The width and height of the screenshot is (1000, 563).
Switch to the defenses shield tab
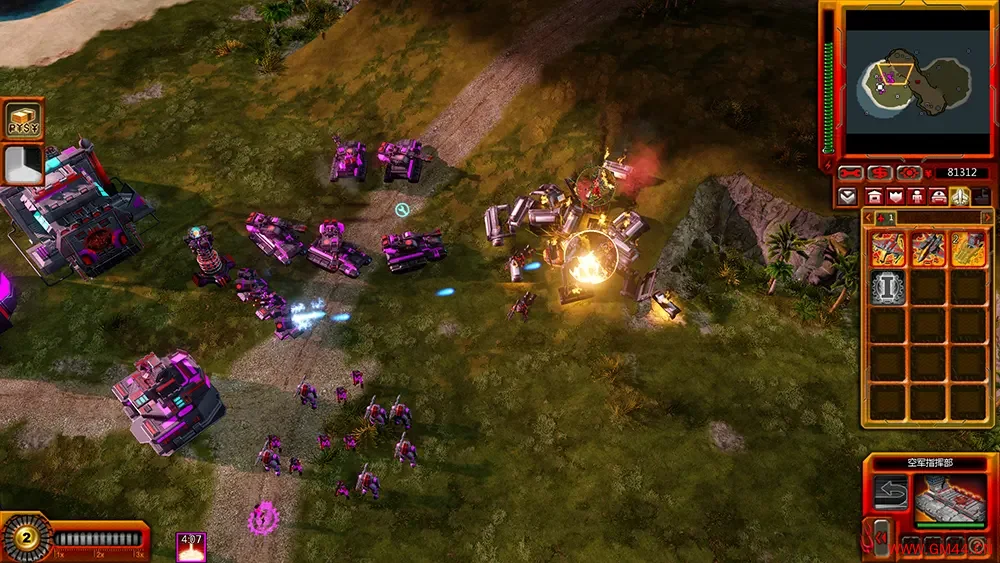[x=895, y=196]
